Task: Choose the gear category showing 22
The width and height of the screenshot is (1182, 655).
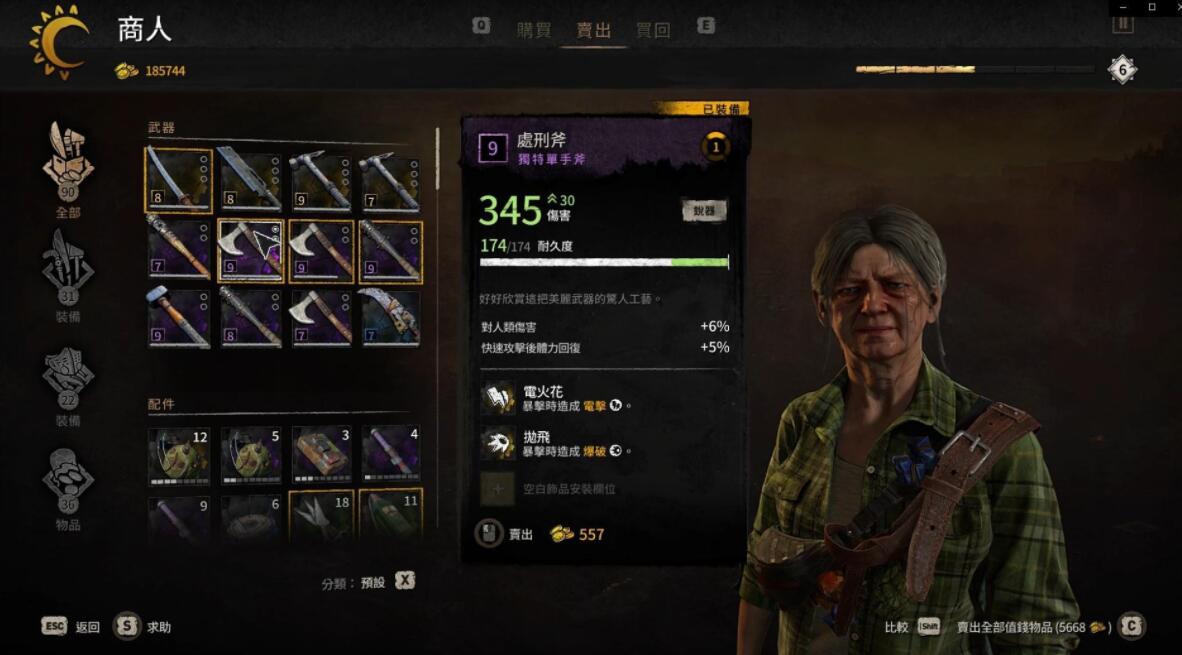Action: click(x=68, y=379)
